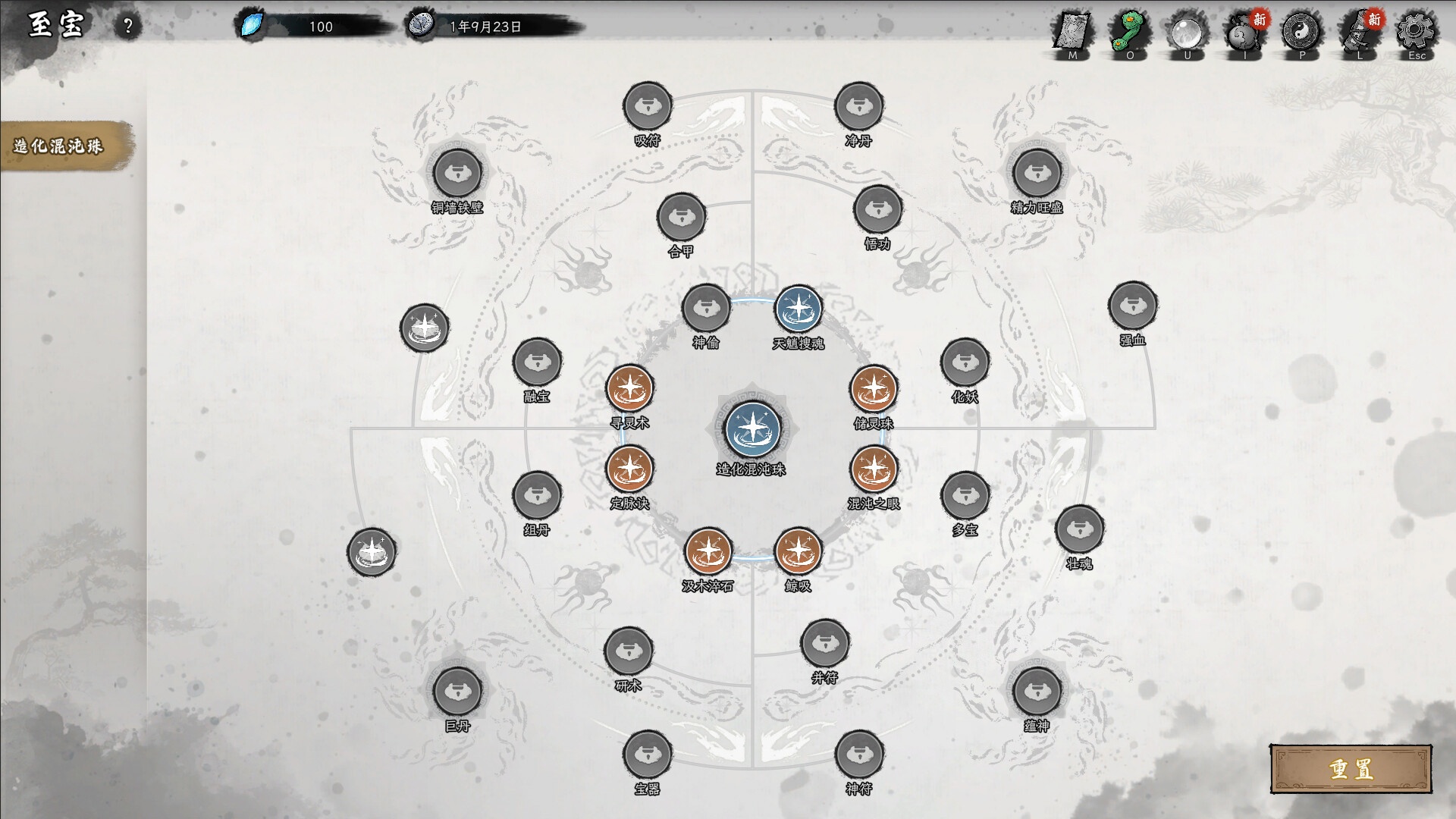Screen dimensions: 1456x819
Task: Click the 天魅搜魂 blue skill node
Action: click(x=799, y=310)
